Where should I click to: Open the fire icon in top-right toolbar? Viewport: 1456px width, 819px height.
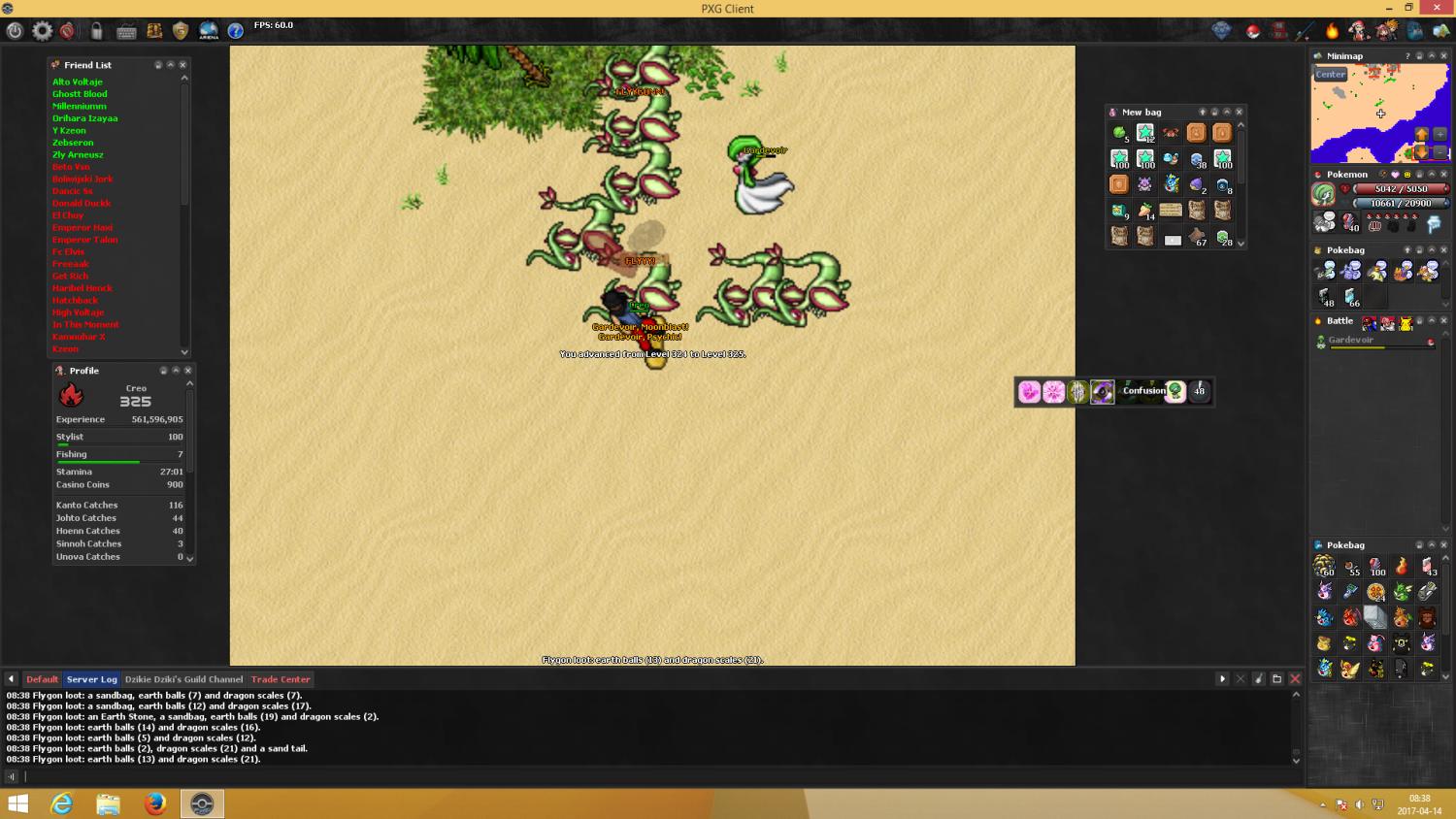tap(1332, 31)
